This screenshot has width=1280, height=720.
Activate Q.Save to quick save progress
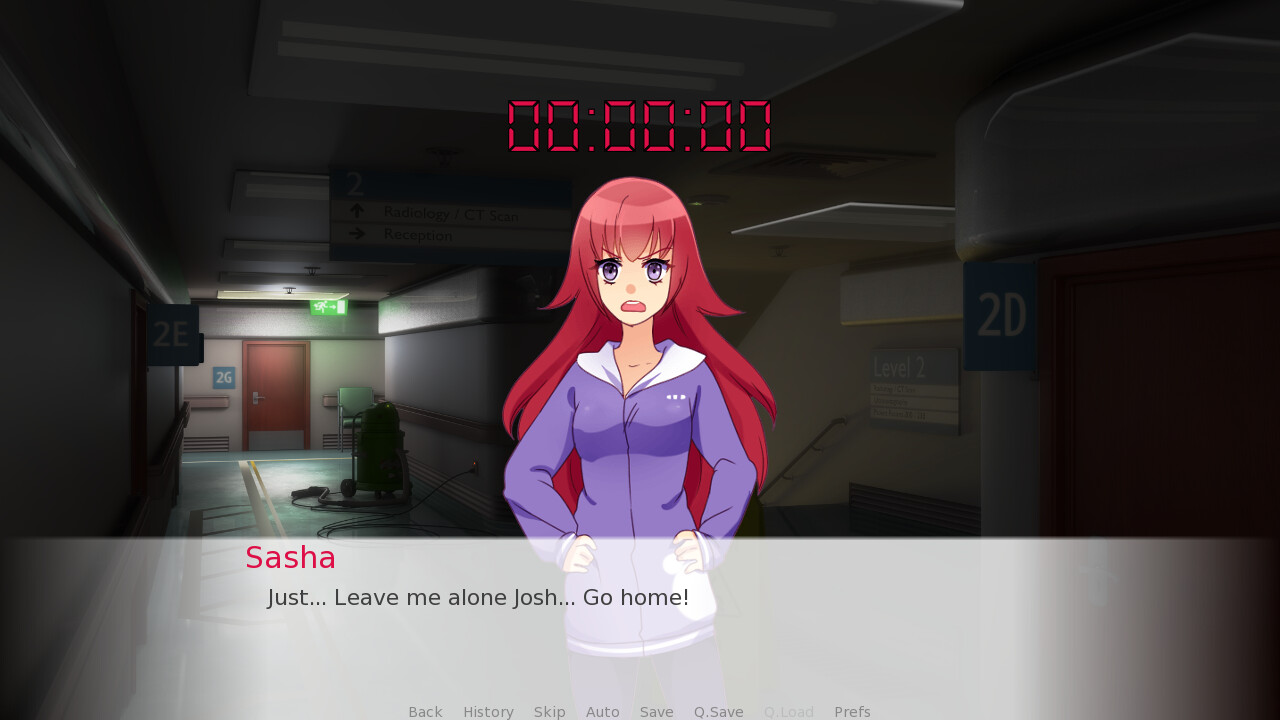point(718,711)
